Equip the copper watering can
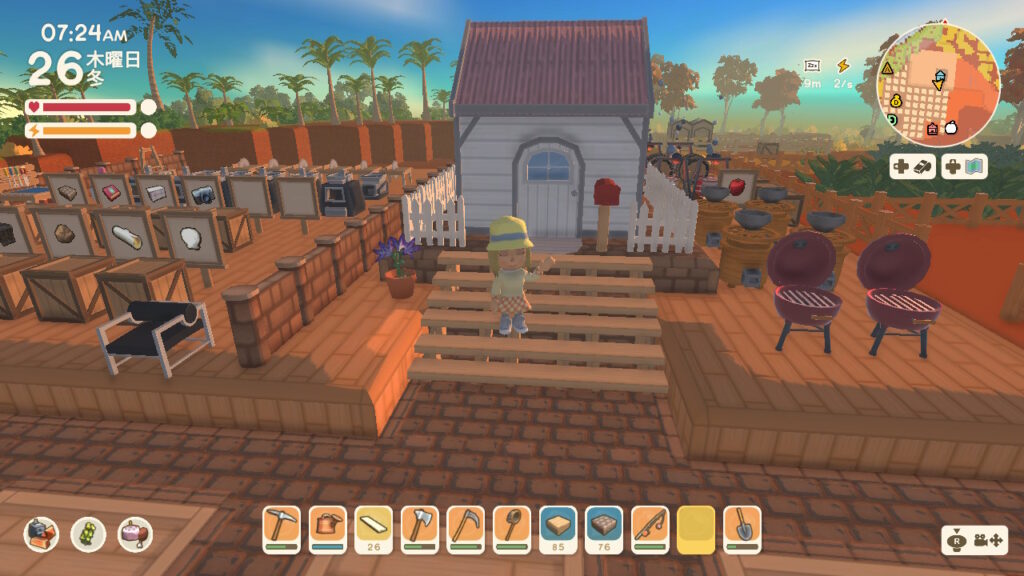This screenshot has width=1024, height=576. click(327, 526)
